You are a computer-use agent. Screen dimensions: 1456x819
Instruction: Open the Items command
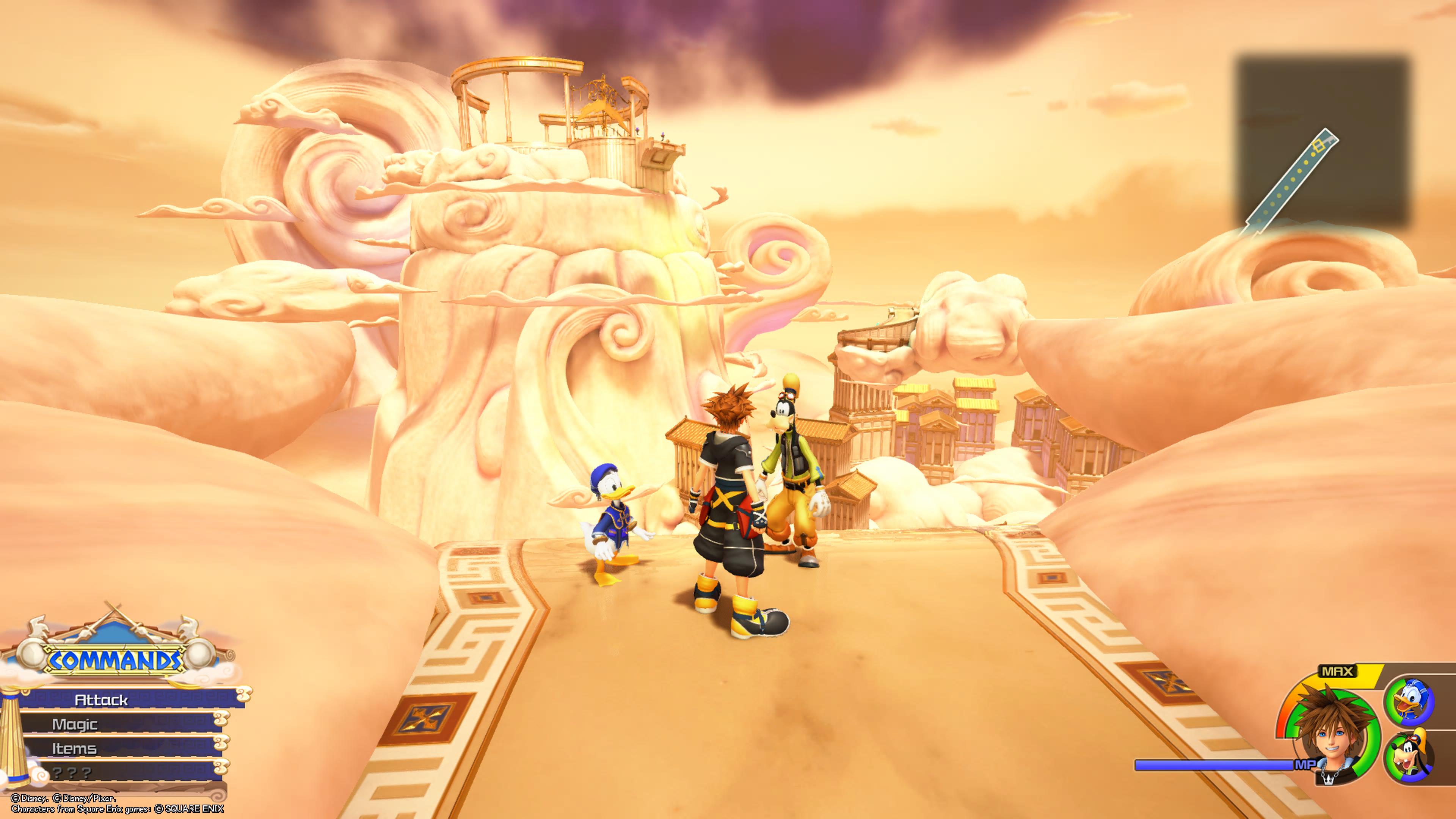pos(75,748)
